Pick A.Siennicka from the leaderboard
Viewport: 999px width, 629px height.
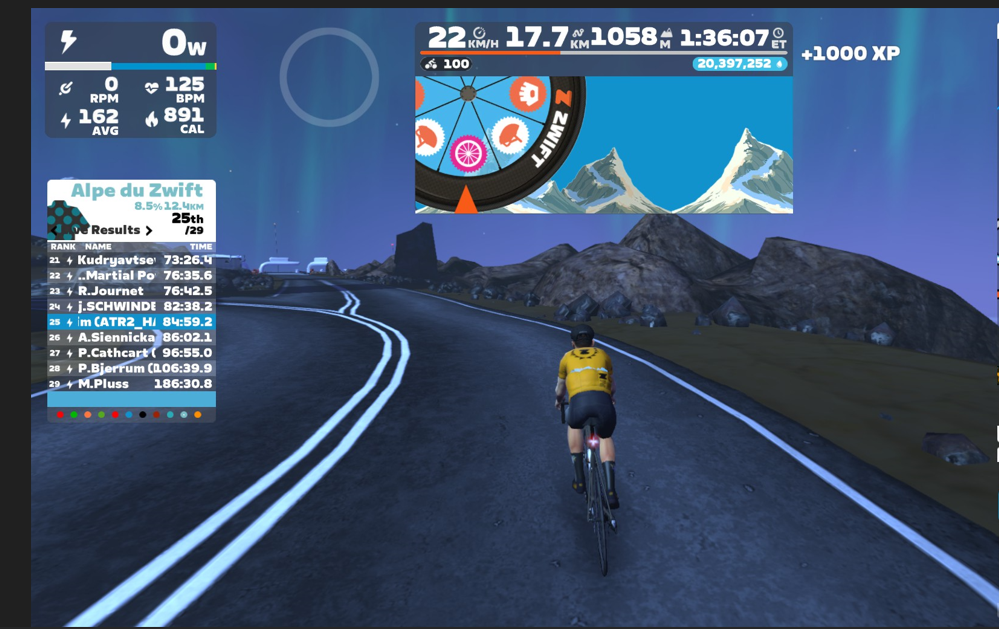click(131, 337)
